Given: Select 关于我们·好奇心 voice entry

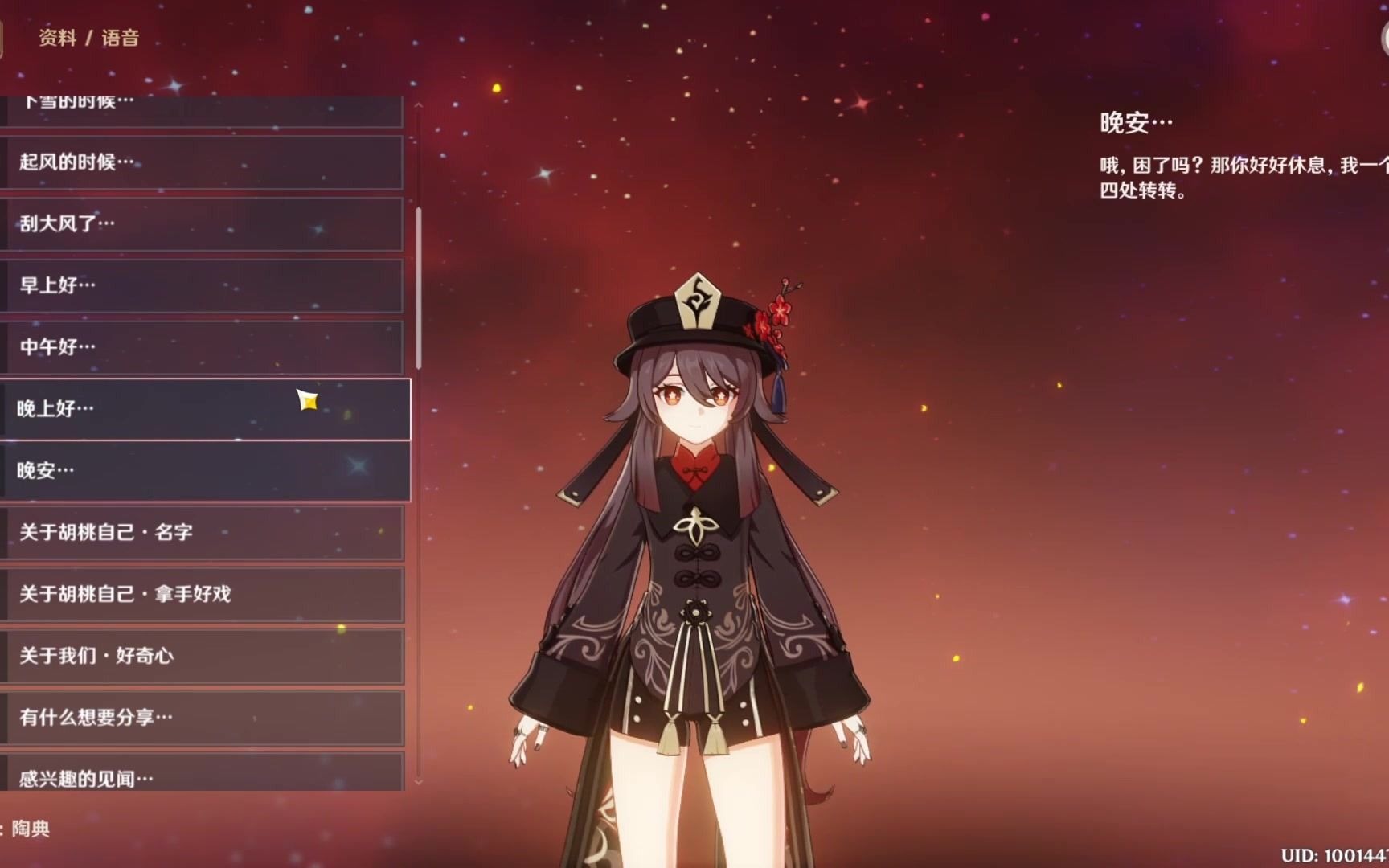Looking at the screenshot, I should [201, 656].
